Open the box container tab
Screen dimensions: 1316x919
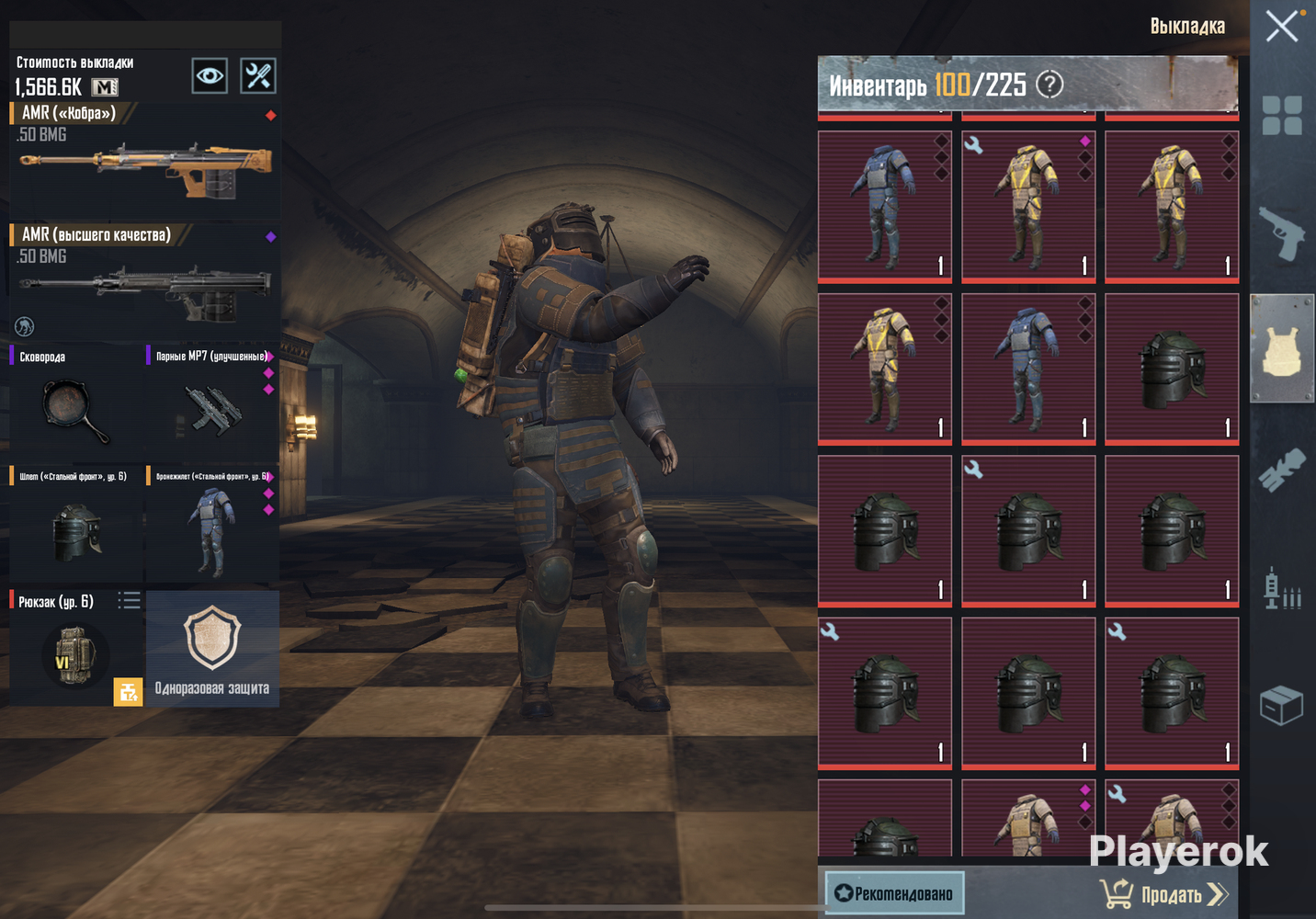[1282, 706]
